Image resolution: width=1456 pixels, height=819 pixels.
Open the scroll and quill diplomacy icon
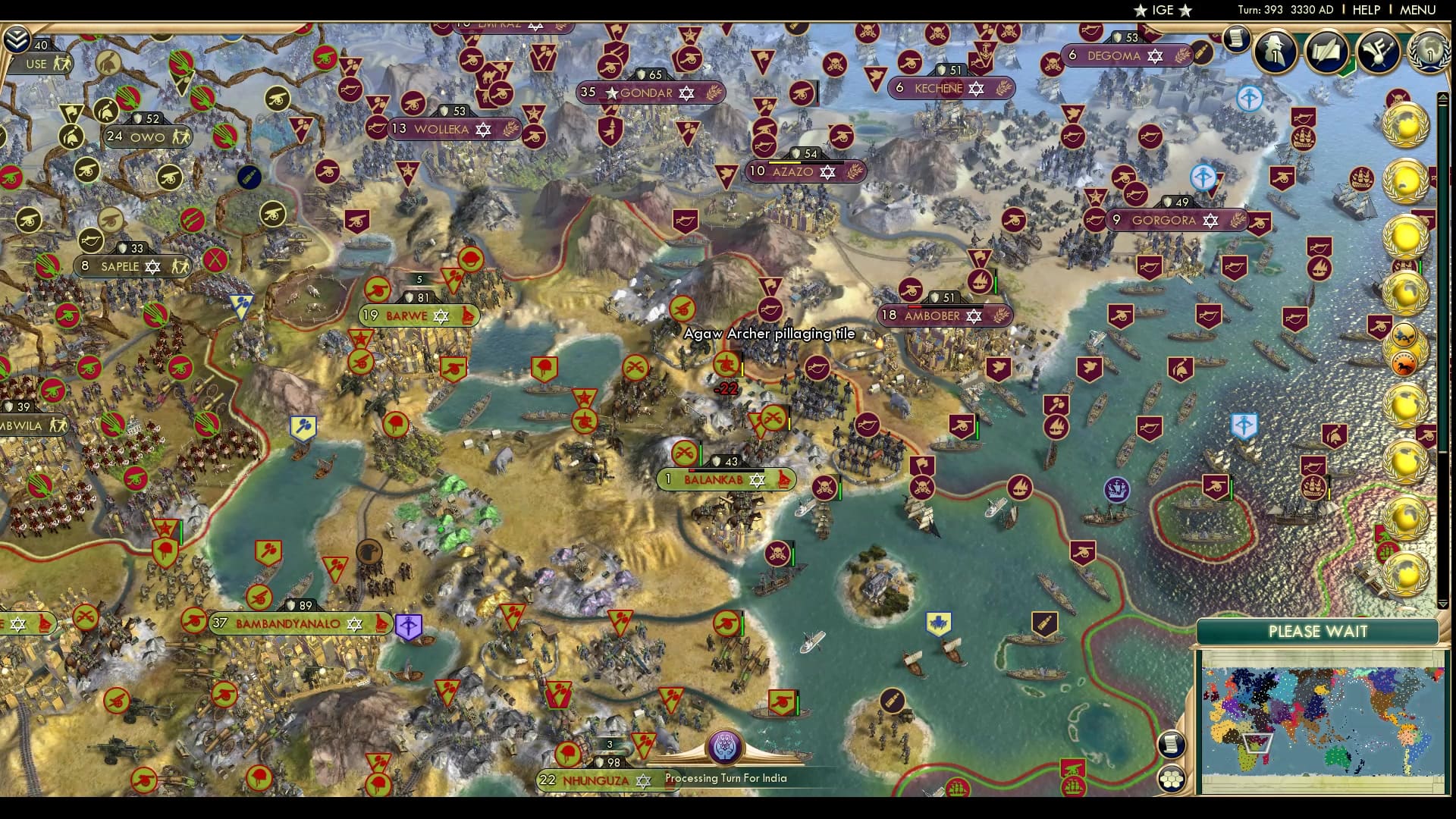click(x=1327, y=52)
